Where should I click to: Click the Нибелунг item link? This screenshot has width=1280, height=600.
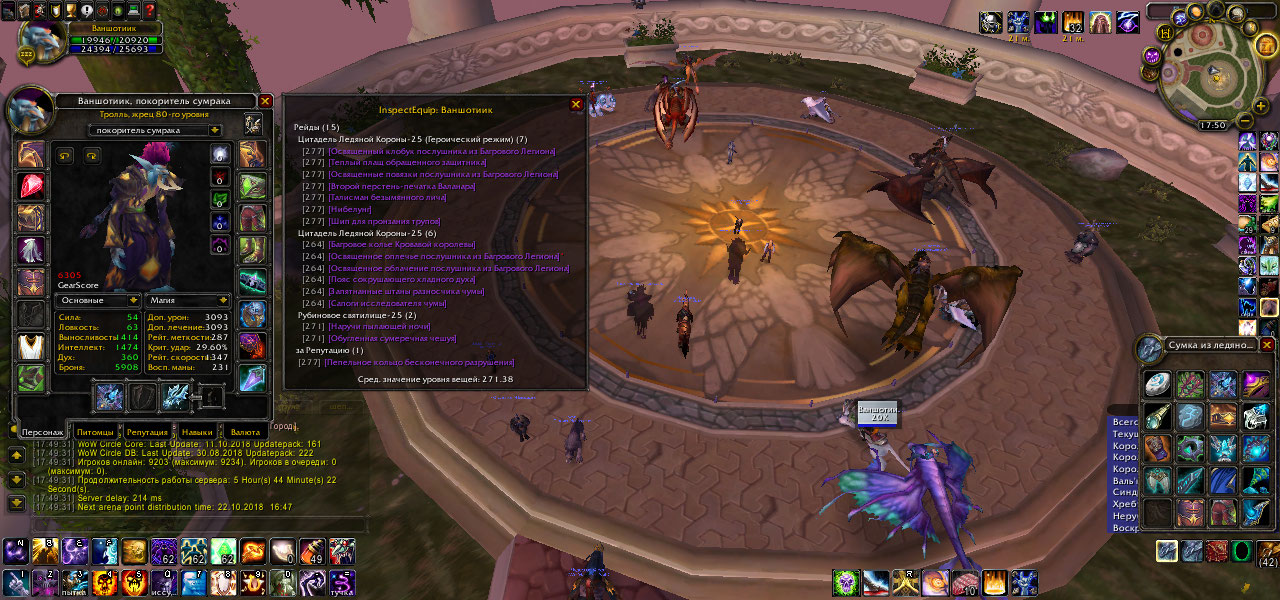coord(350,209)
